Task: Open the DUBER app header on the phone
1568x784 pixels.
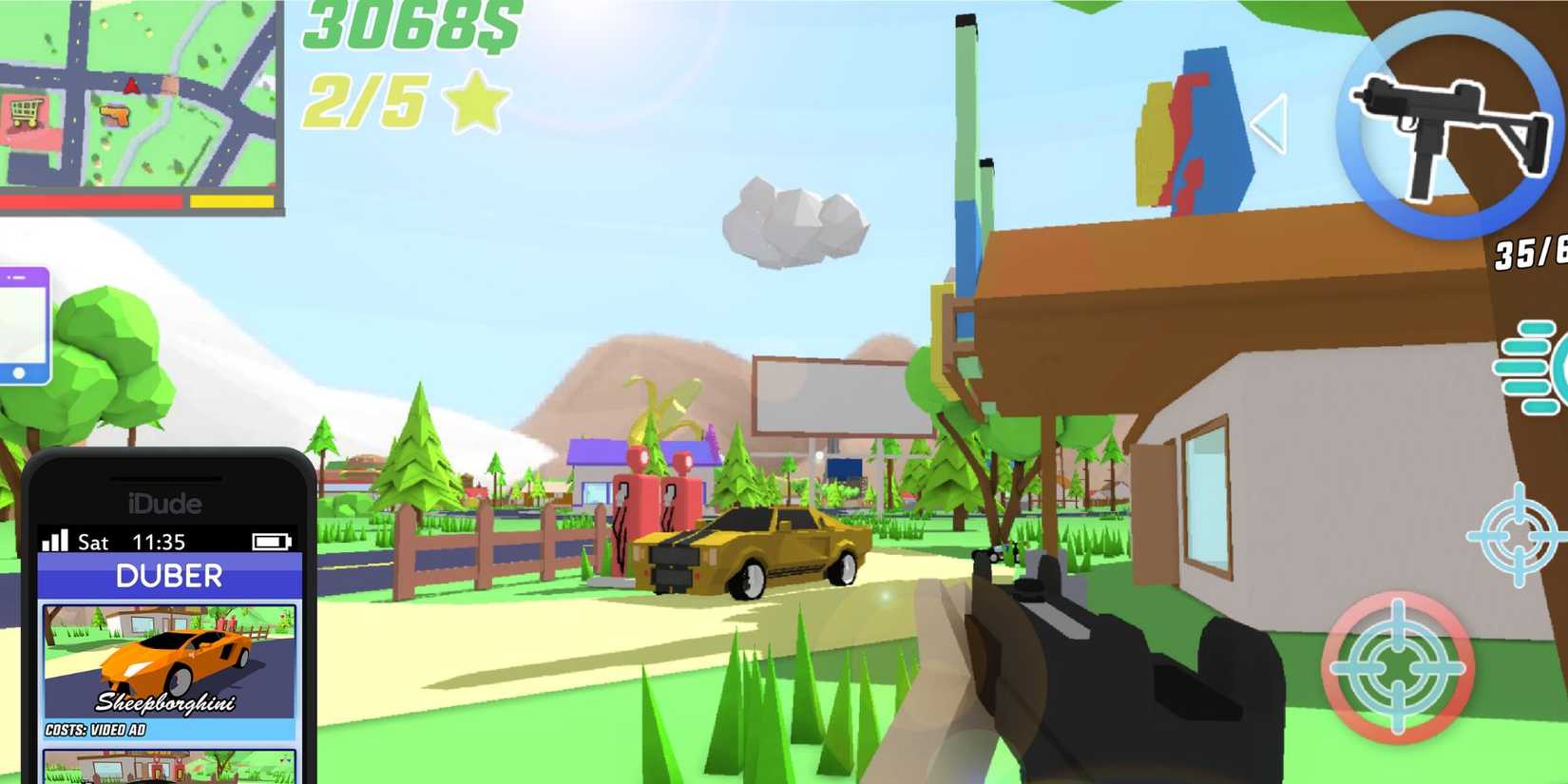Action: [168, 576]
